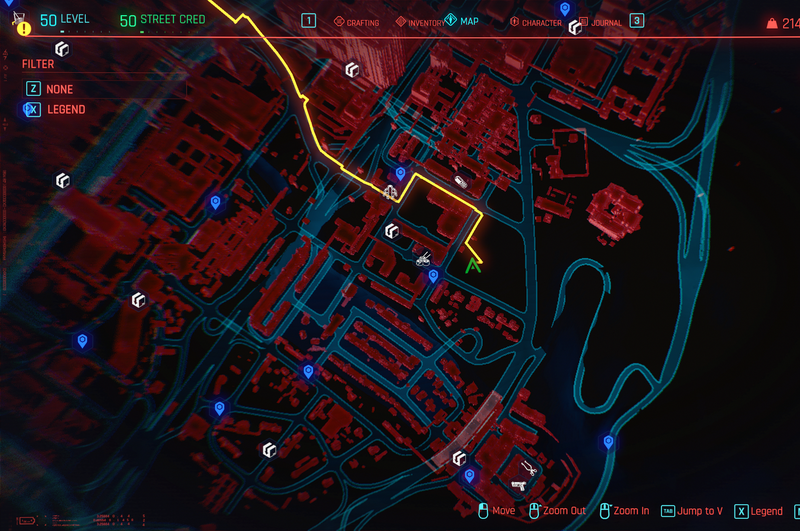Screen dimensions: 800x531
Task: Open the Legend entry under Filter
Action: point(65,109)
